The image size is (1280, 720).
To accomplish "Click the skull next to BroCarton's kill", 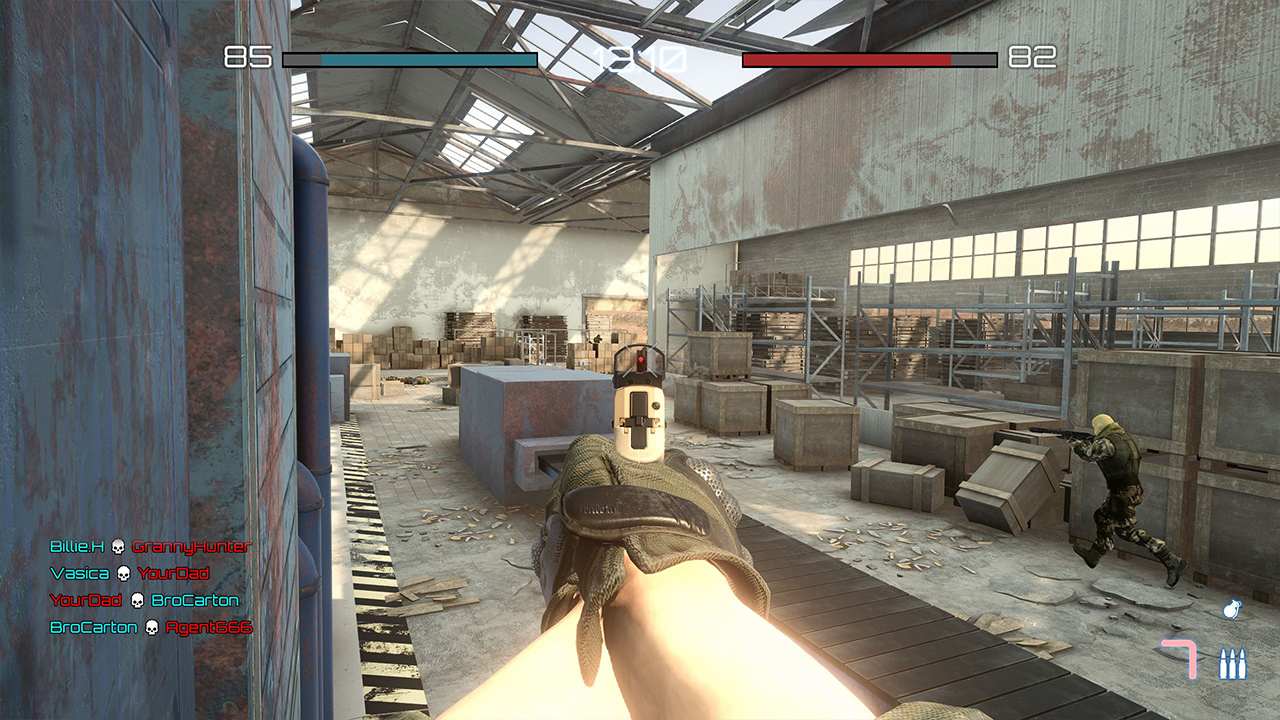I will pyautogui.click(x=137, y=601).
